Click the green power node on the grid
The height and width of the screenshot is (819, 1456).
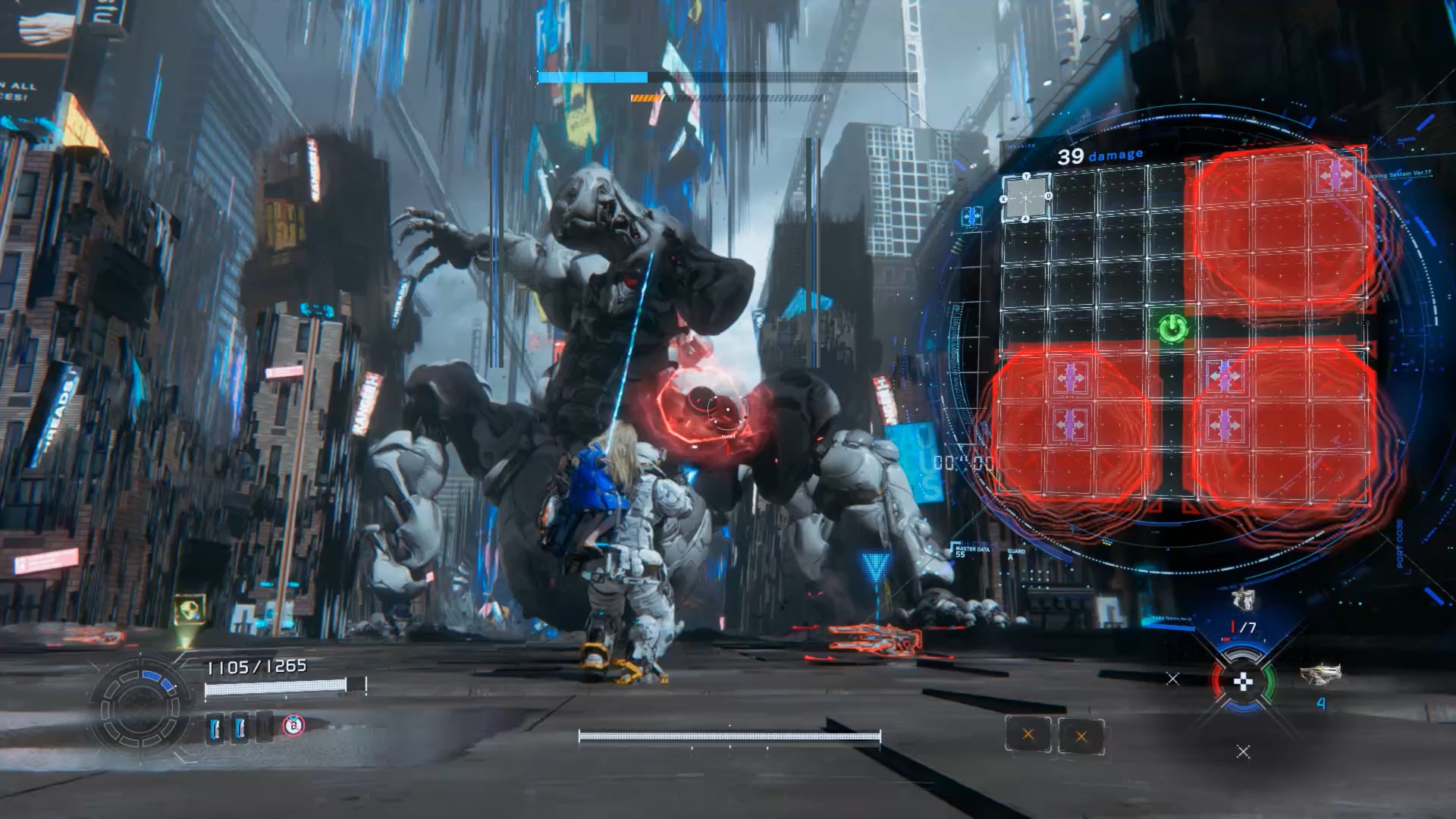[1172, 328]
